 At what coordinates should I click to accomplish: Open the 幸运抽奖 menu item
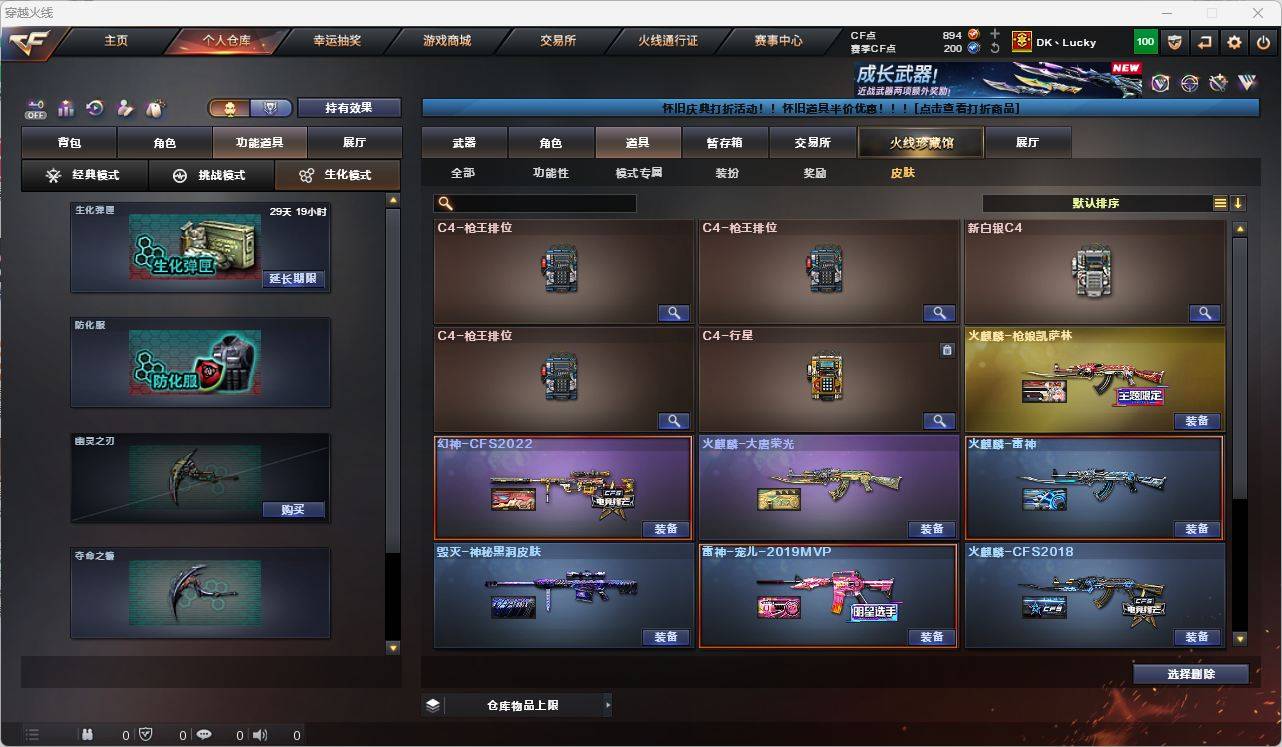point(334,41)
